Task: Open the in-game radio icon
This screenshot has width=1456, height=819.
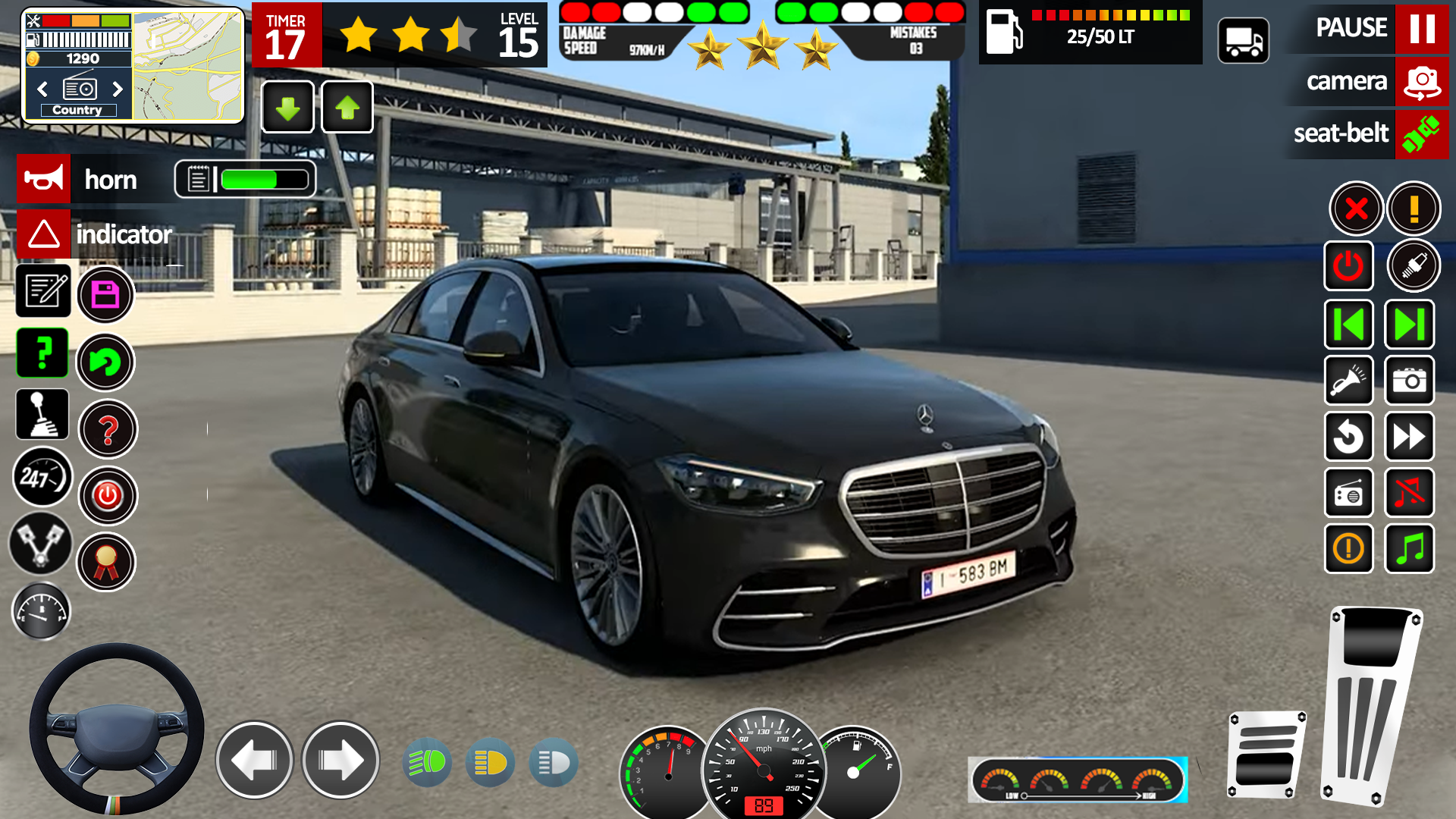Action: click(x=1349, y=493)
